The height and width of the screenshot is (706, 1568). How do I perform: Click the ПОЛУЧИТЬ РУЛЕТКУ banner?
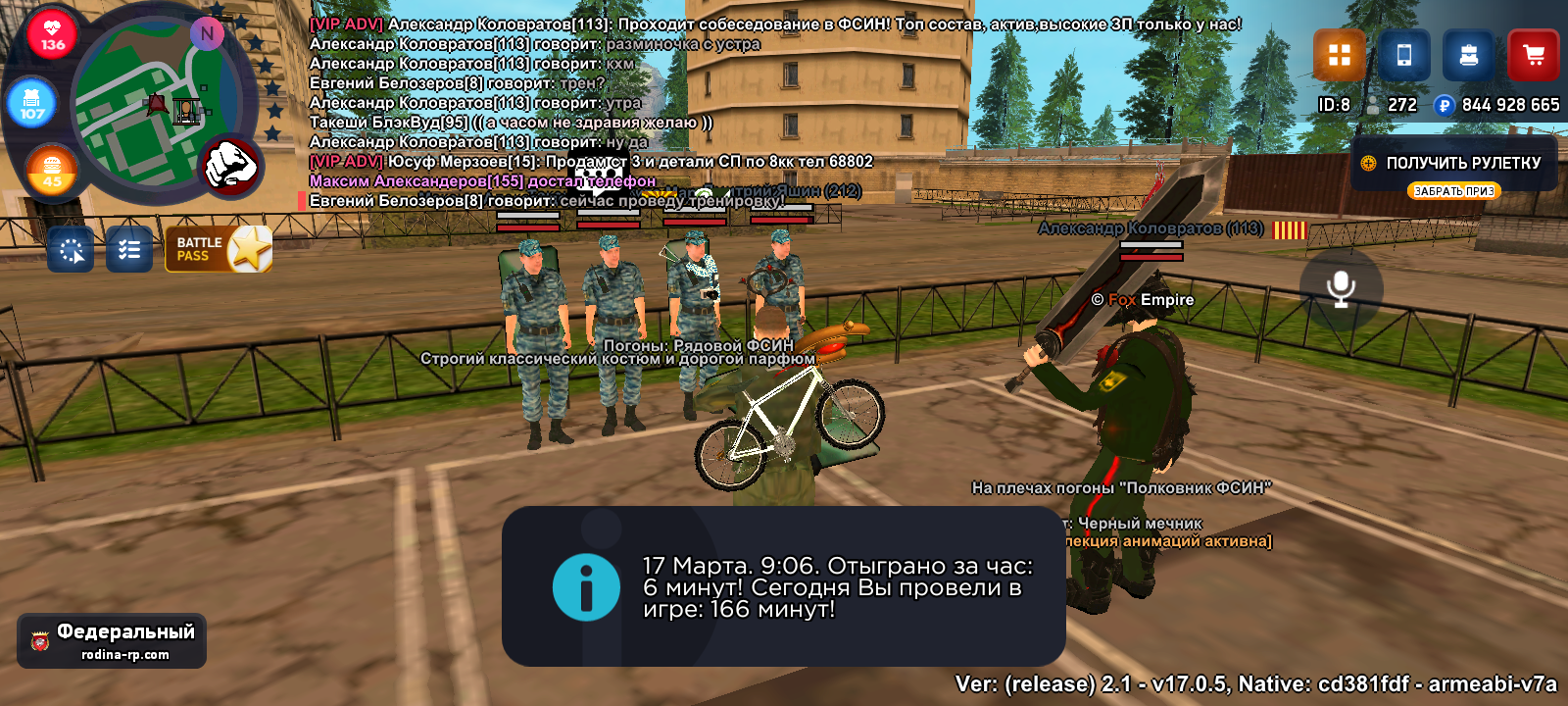pyautogui.click(x=1454, y=163)
